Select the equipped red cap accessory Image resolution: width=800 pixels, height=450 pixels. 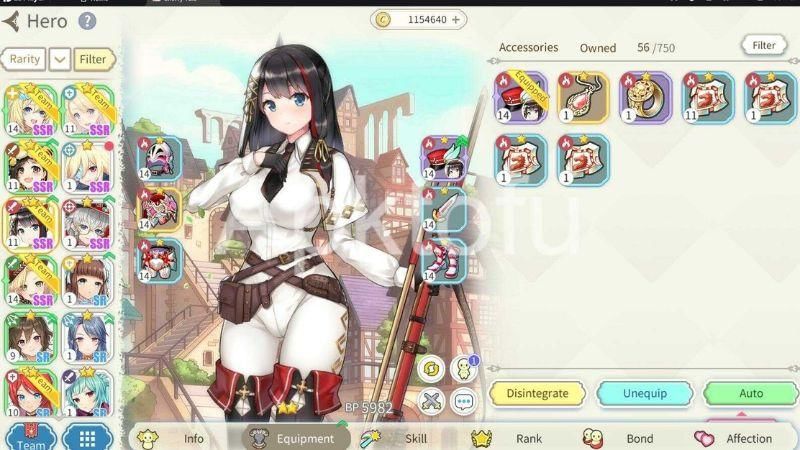(x=521, y=97)
